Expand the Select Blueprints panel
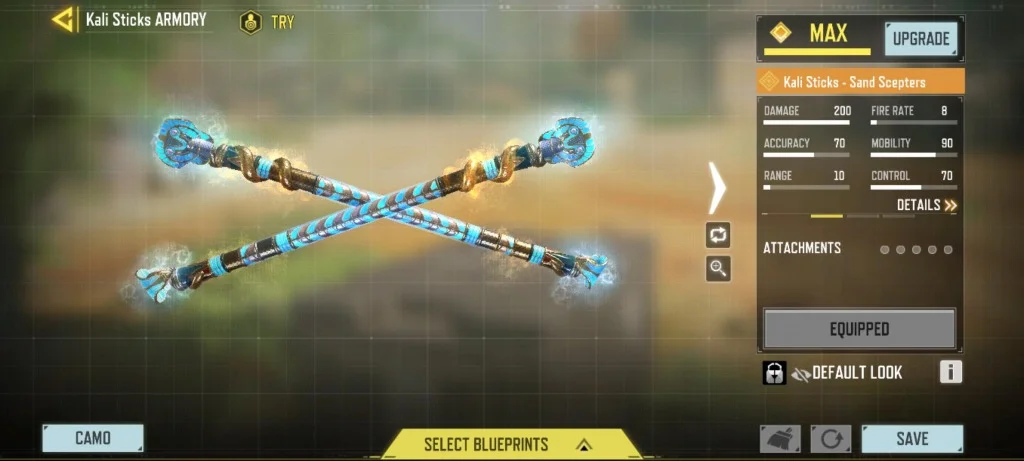Screen dimensions: 1024x461 click(x=510, y=444)
